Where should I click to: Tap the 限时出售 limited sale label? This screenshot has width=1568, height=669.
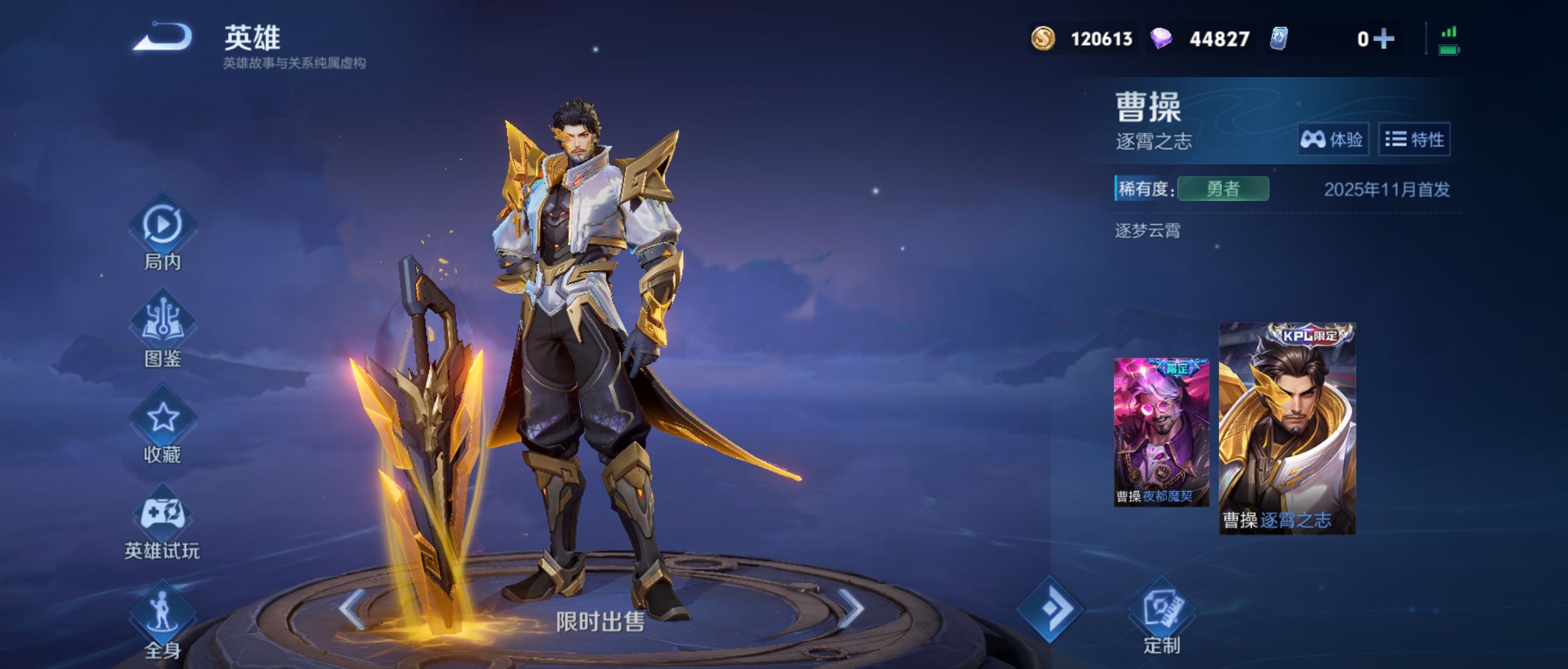(600, 622)
